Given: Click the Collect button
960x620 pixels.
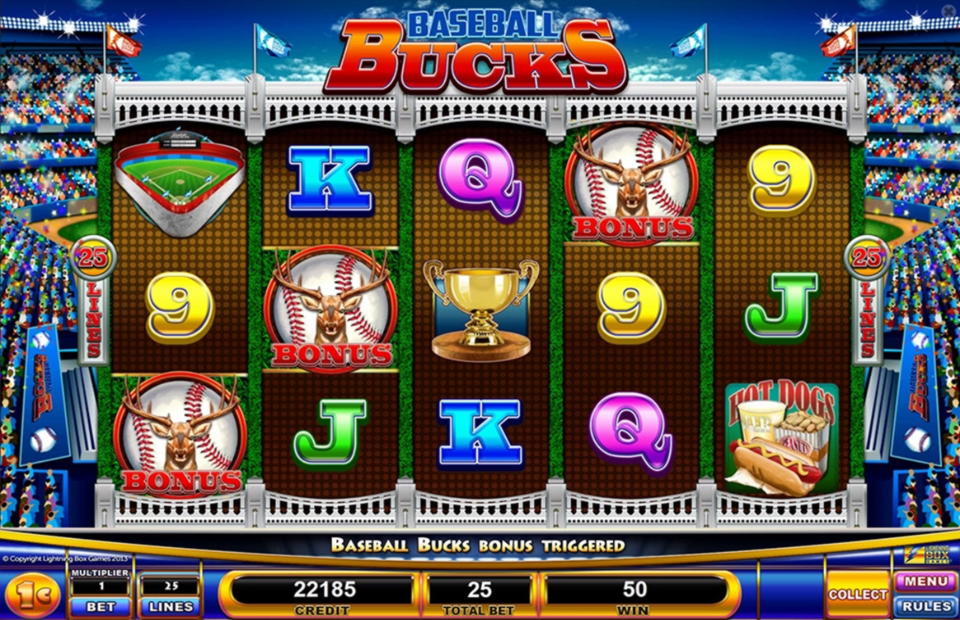Looking at the screenshot, I should point(857,594).
